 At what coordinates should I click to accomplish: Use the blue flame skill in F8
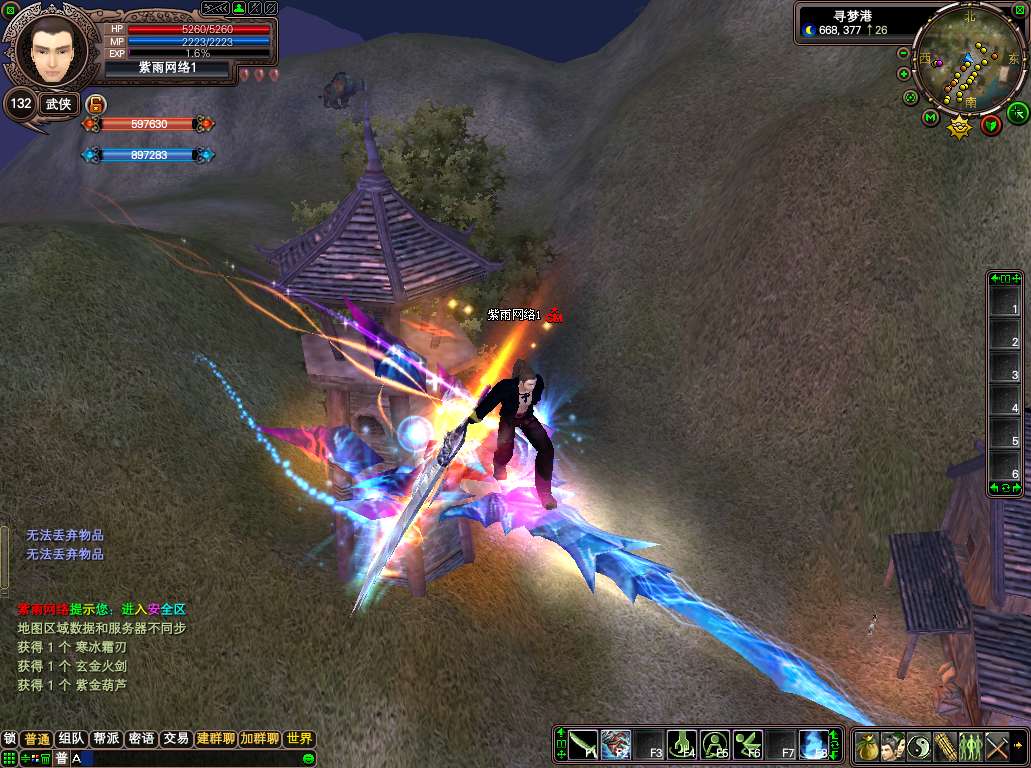[x=814, y=745]
